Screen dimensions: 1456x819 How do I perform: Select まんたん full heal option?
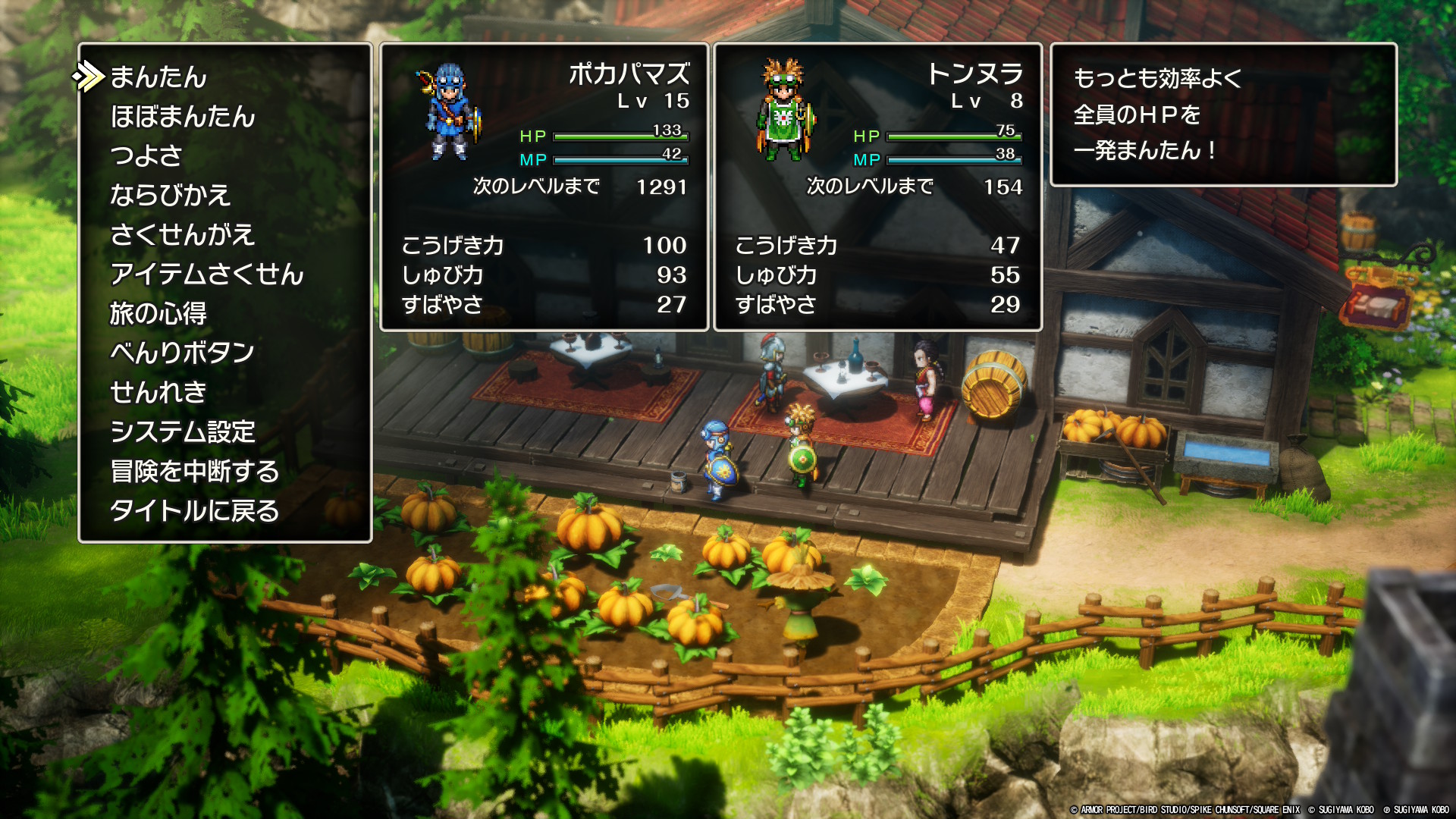[x=158, y=77]
